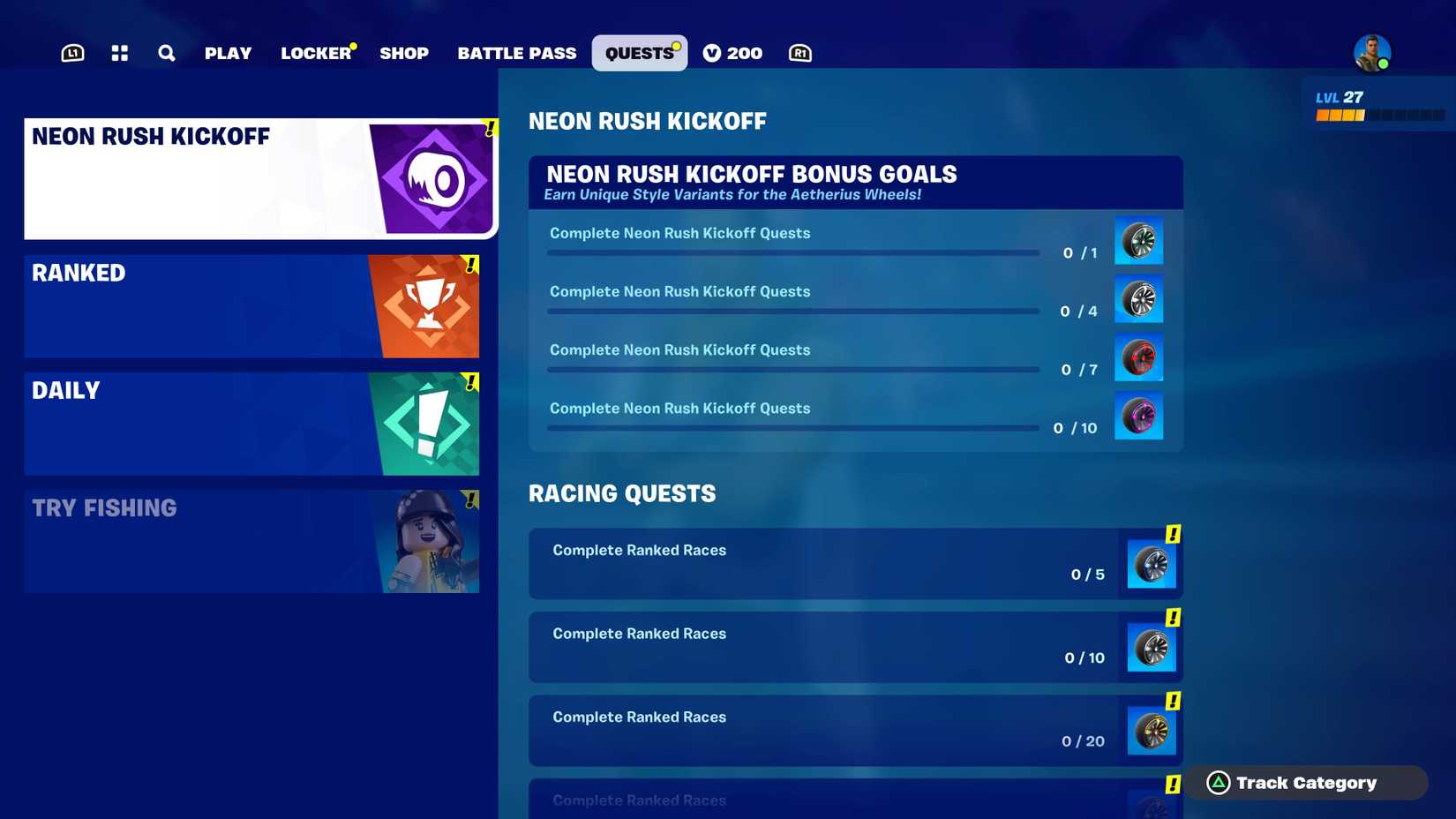
Task: Select the L1 shoulder button icon
Action: tap(71, 52)
